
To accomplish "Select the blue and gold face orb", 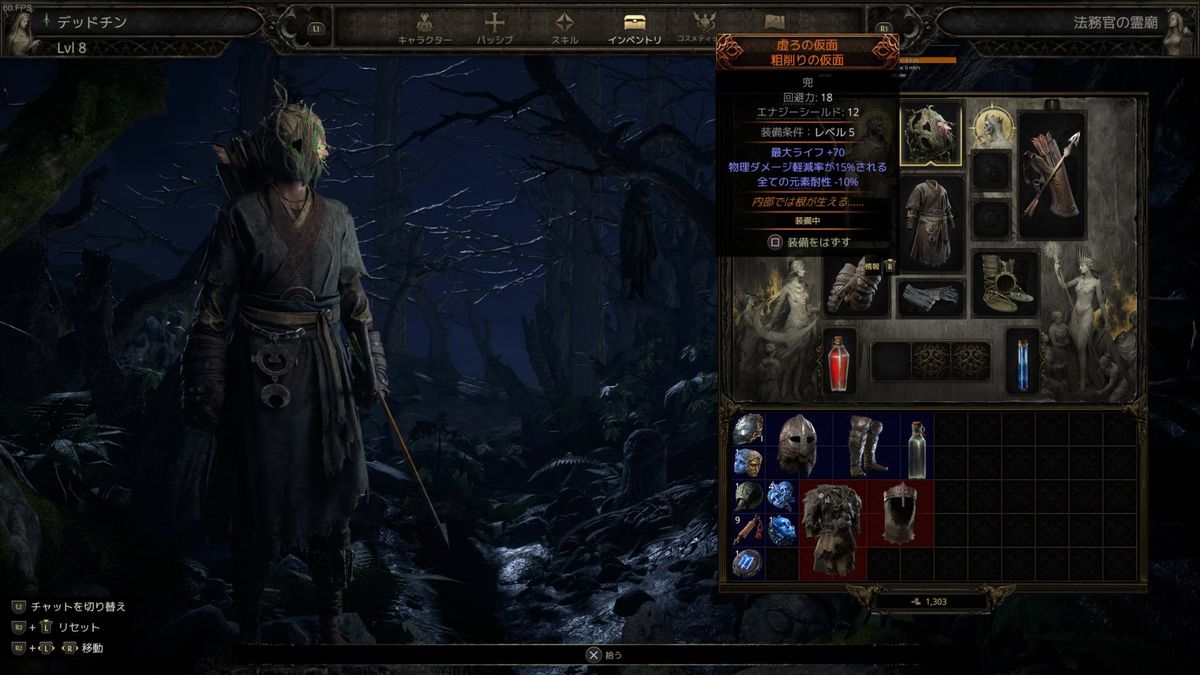I will click(747, 463).
